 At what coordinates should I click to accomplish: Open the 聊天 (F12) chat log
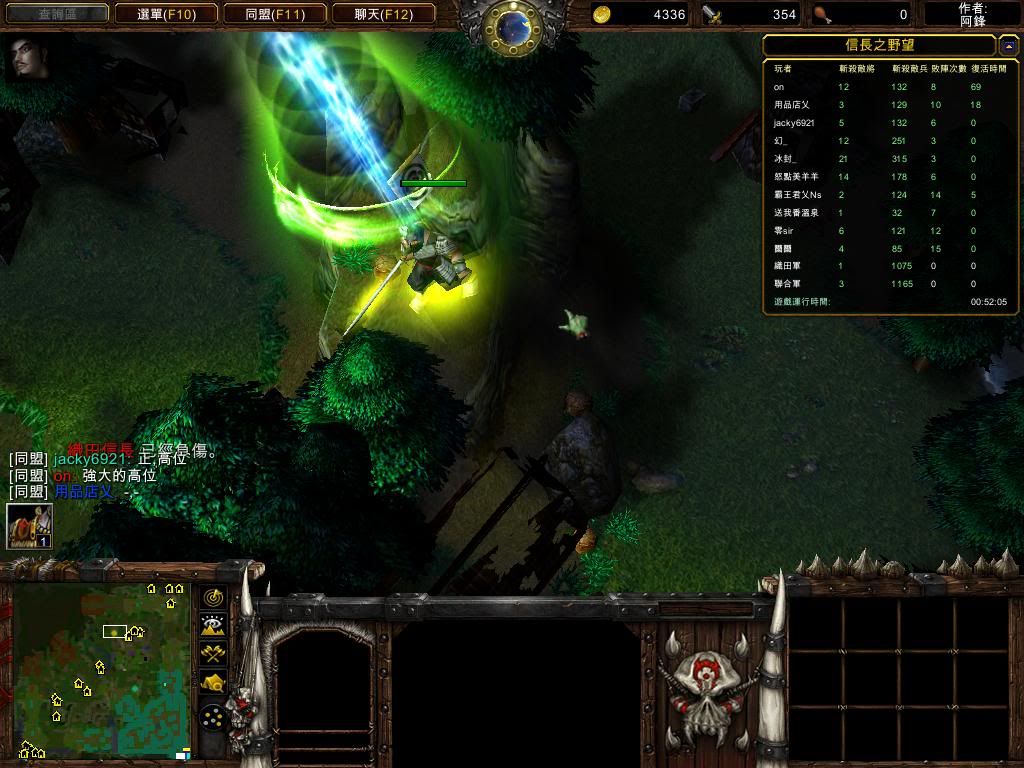(383, 14)
